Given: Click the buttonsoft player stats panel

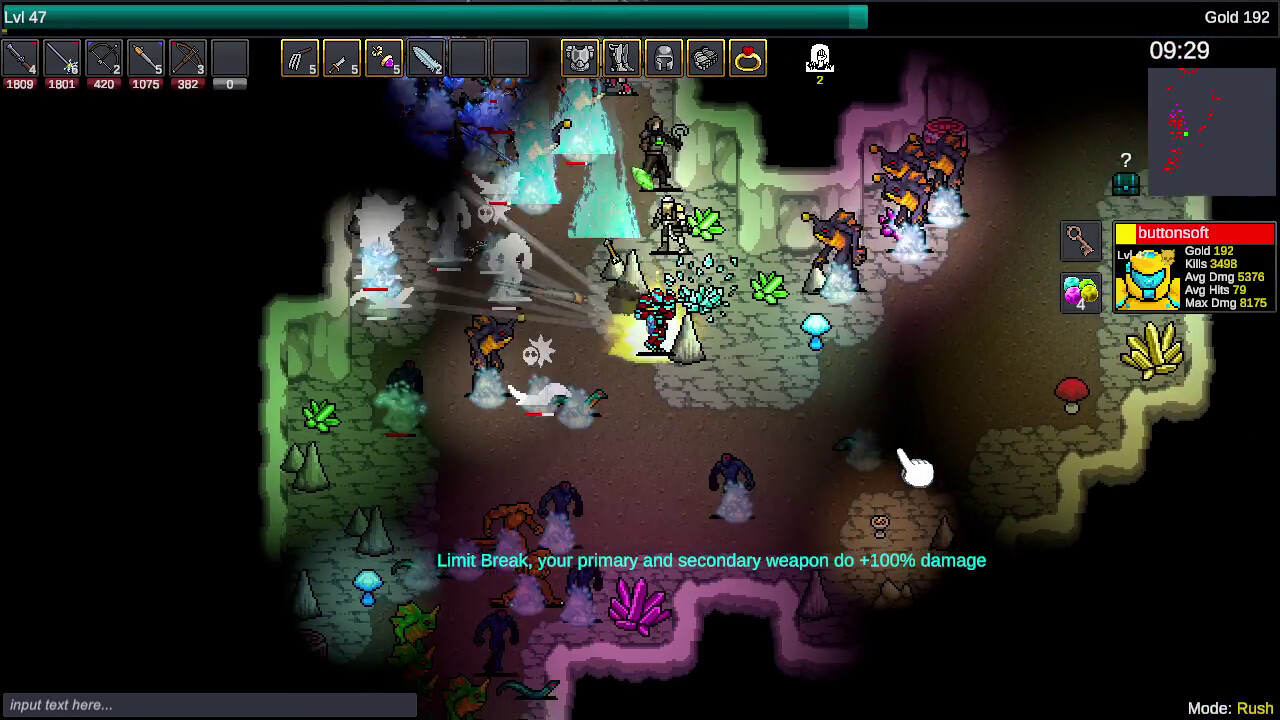Looking at the screenshot, I should pyautogui.click(x=1195, y=268).
